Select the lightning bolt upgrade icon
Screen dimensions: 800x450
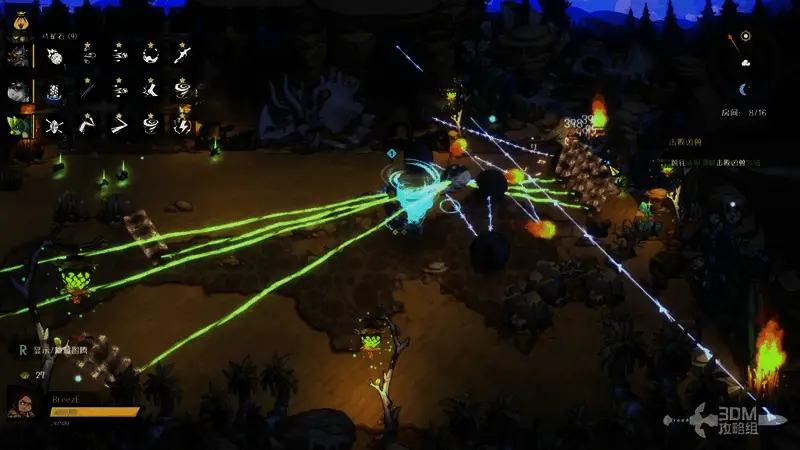pyautogui.click(x=184, y=125)
